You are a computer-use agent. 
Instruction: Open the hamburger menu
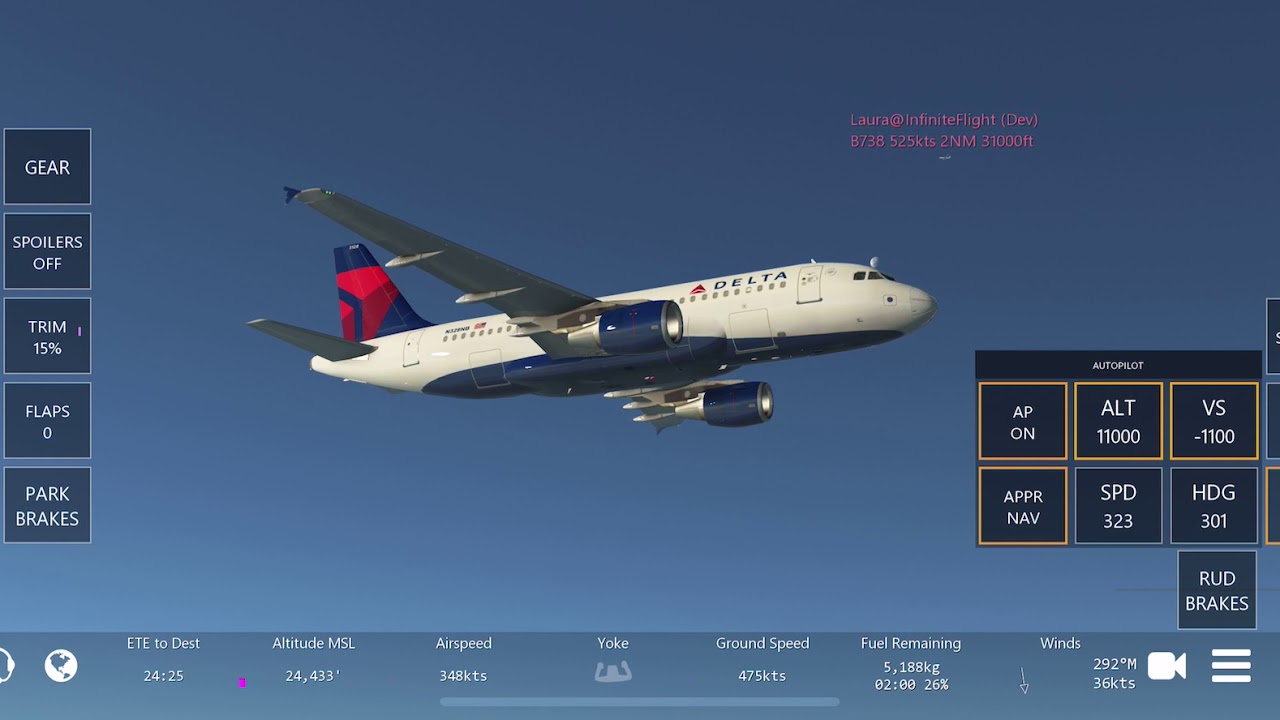1231,666
